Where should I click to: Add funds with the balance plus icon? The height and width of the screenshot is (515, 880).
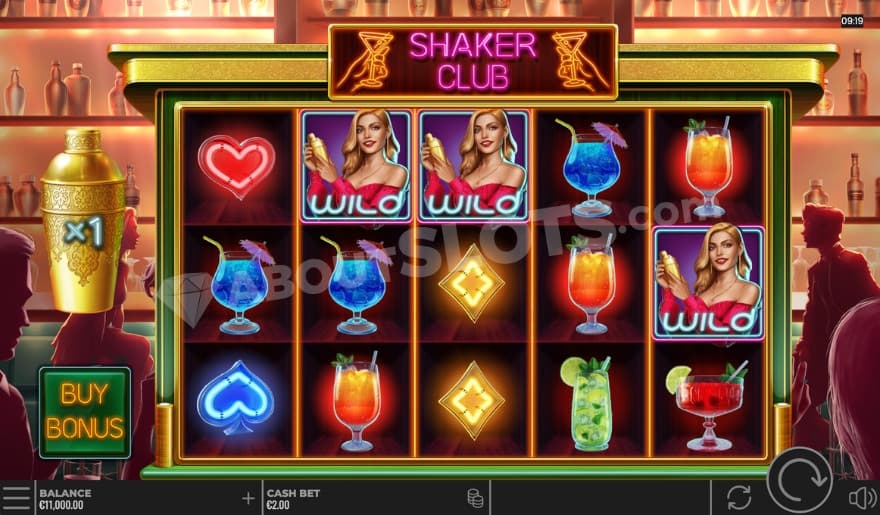(248, 497)
